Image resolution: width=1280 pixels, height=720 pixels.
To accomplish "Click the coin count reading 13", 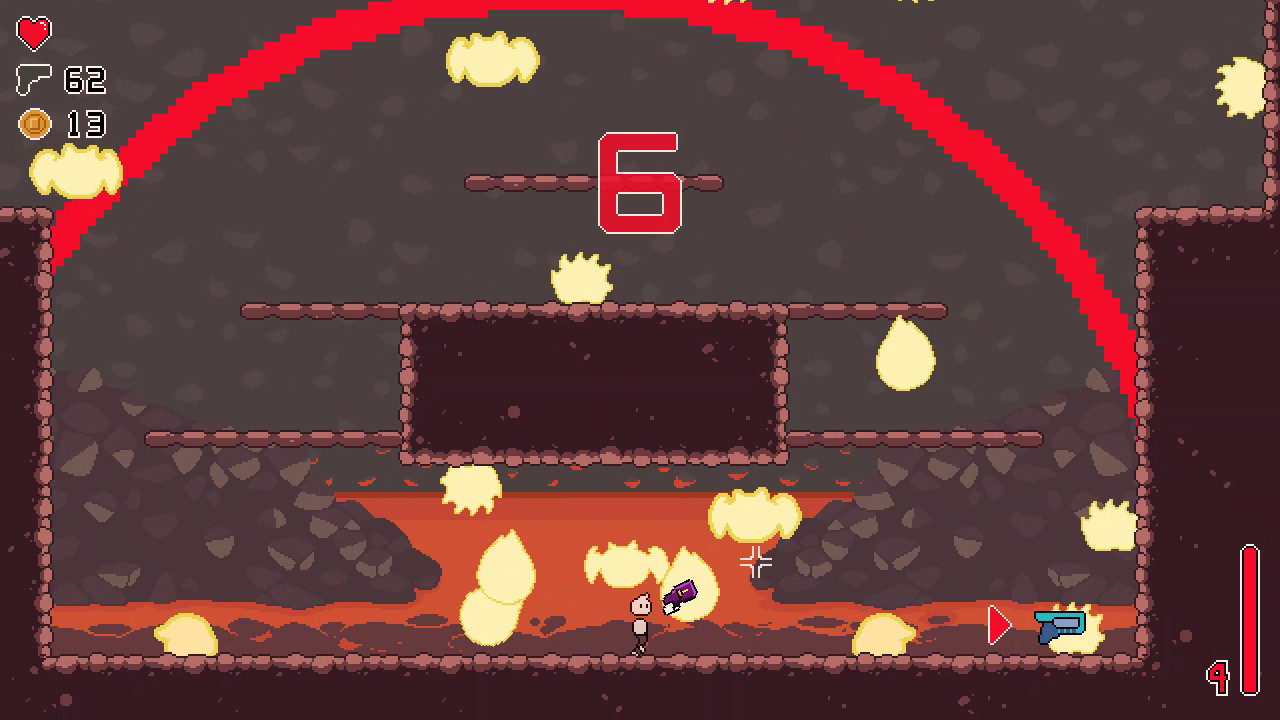I will (x=85, y=124).
